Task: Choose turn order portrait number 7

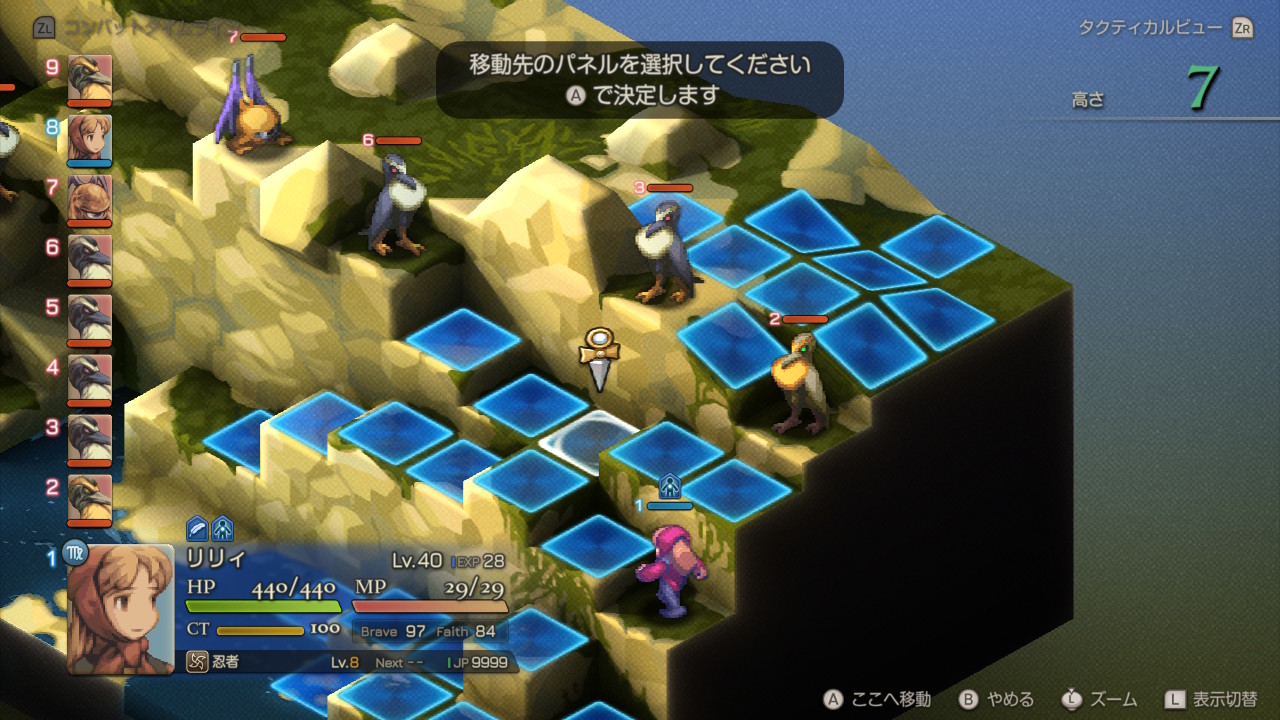Action: 90,199
